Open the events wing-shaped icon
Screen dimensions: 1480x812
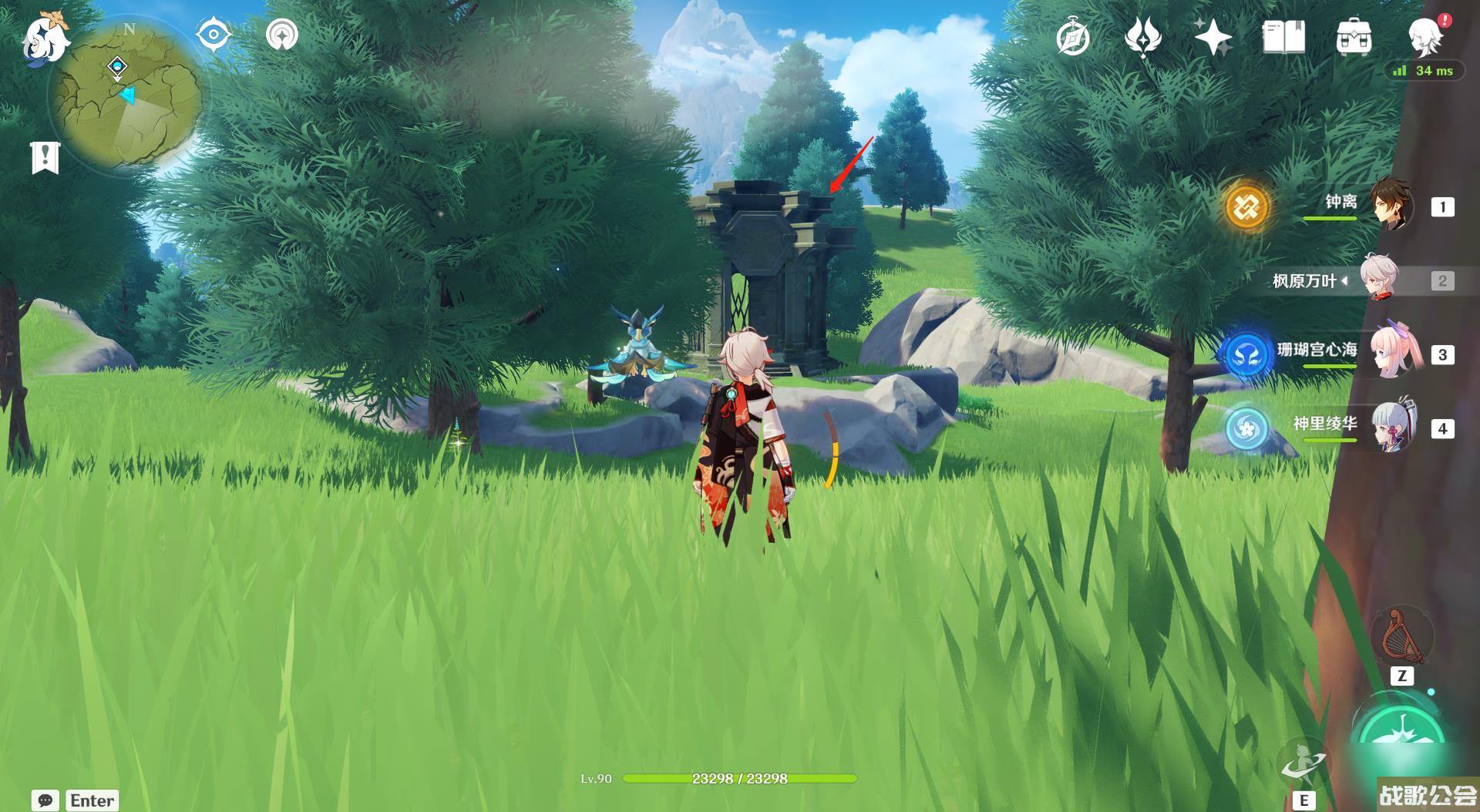click(x=1142, y=37)
